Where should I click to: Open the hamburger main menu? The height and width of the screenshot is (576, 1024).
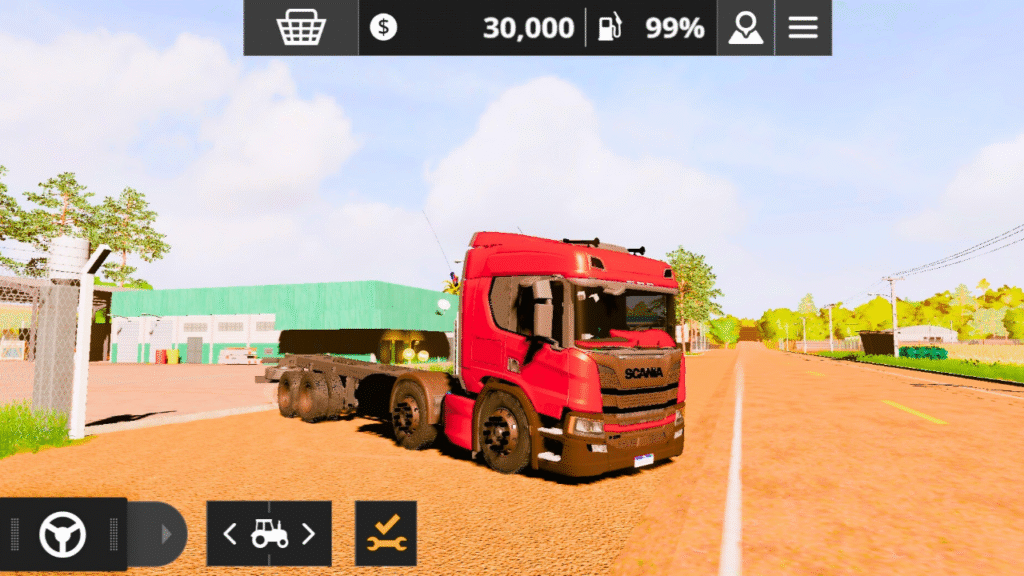803,27
